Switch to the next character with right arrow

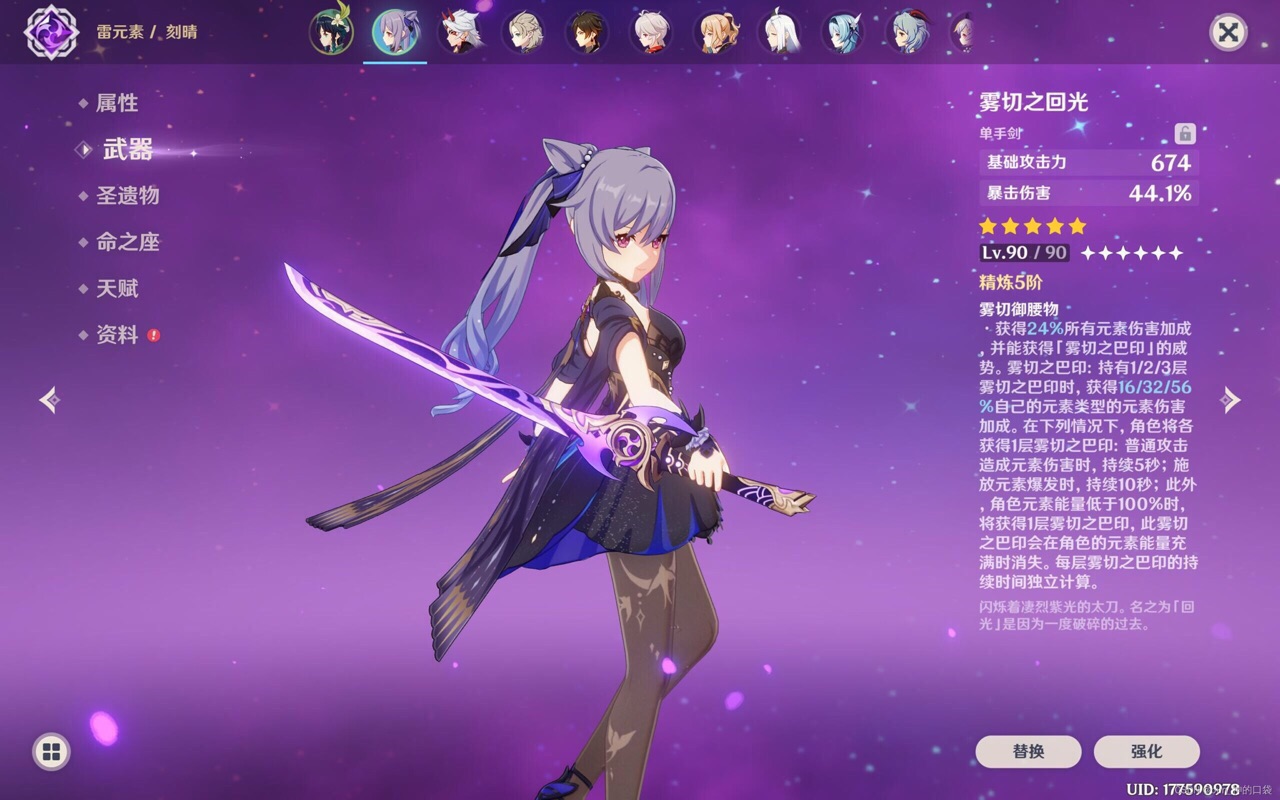(1230, 400)
